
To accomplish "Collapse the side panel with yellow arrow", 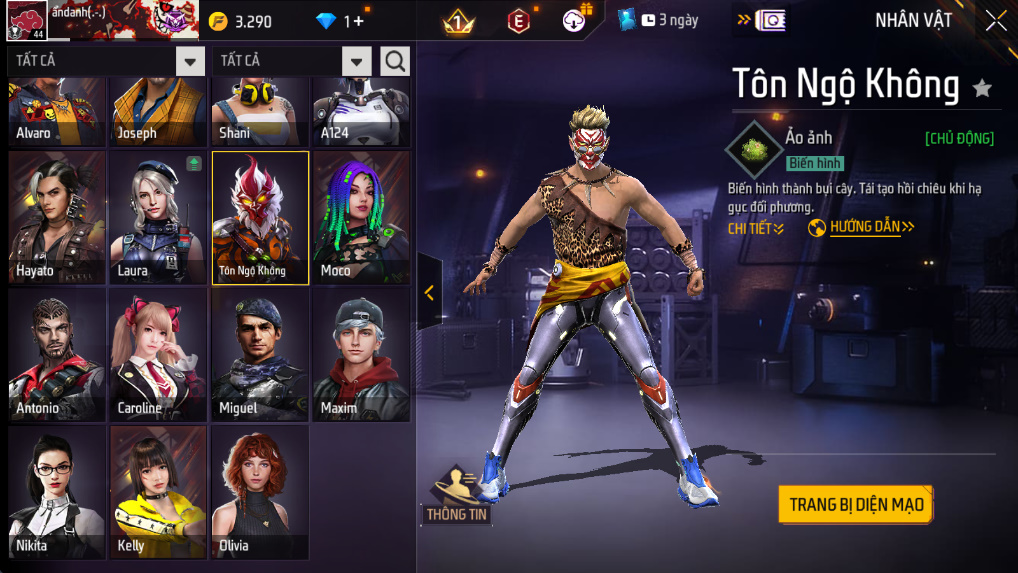I will (x=429, y=292).
